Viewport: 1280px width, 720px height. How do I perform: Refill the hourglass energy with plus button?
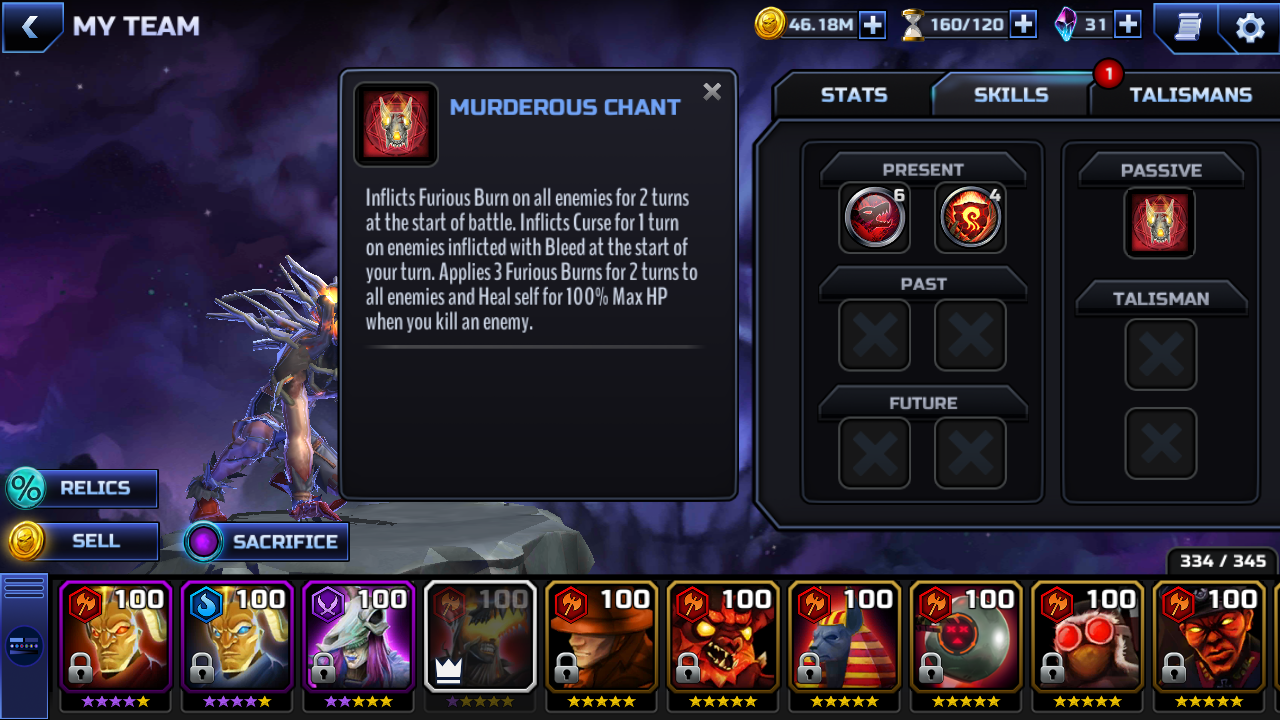[1023, 25]
